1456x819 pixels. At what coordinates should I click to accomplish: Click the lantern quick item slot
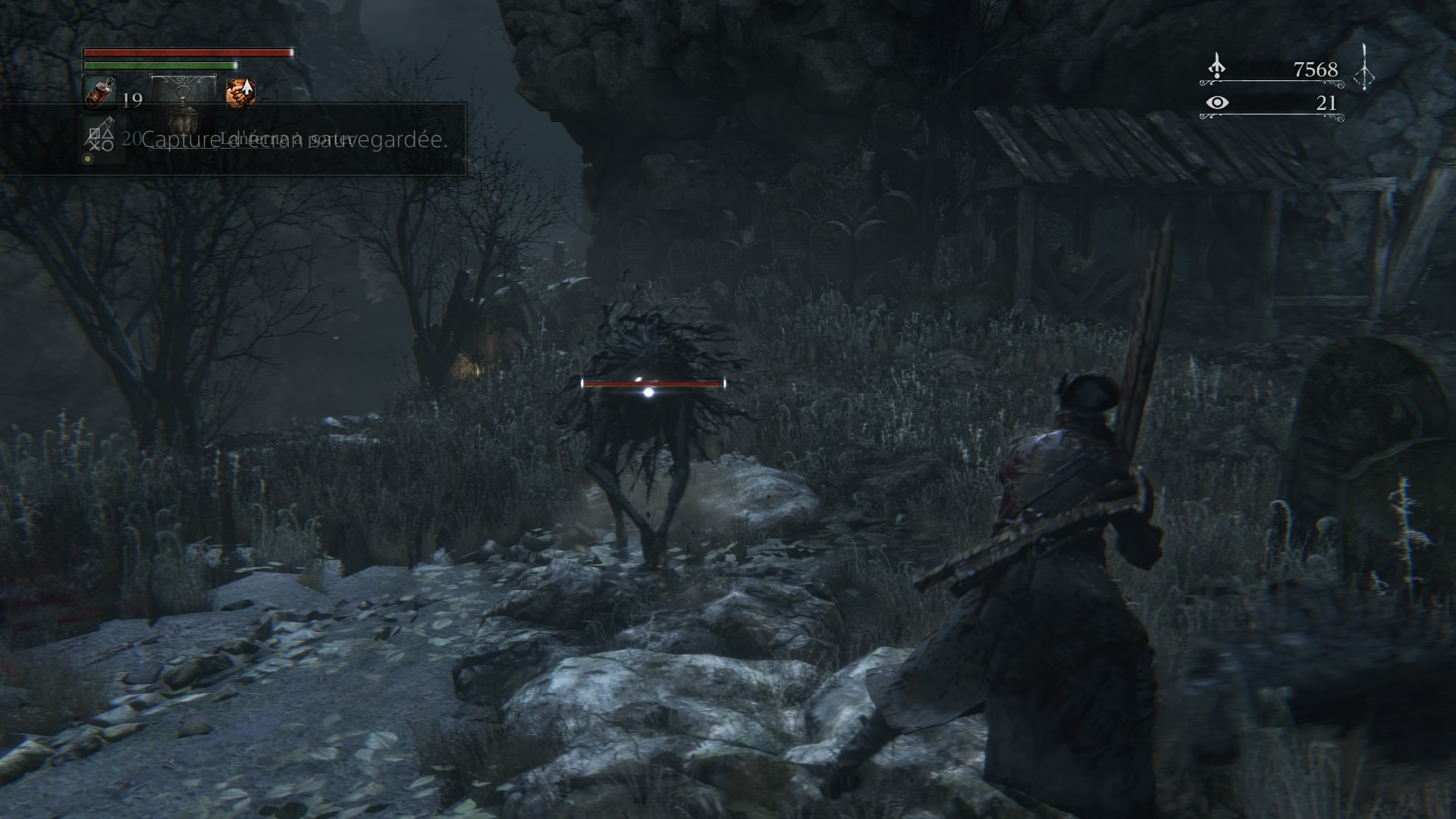click(x=184, y=106)
